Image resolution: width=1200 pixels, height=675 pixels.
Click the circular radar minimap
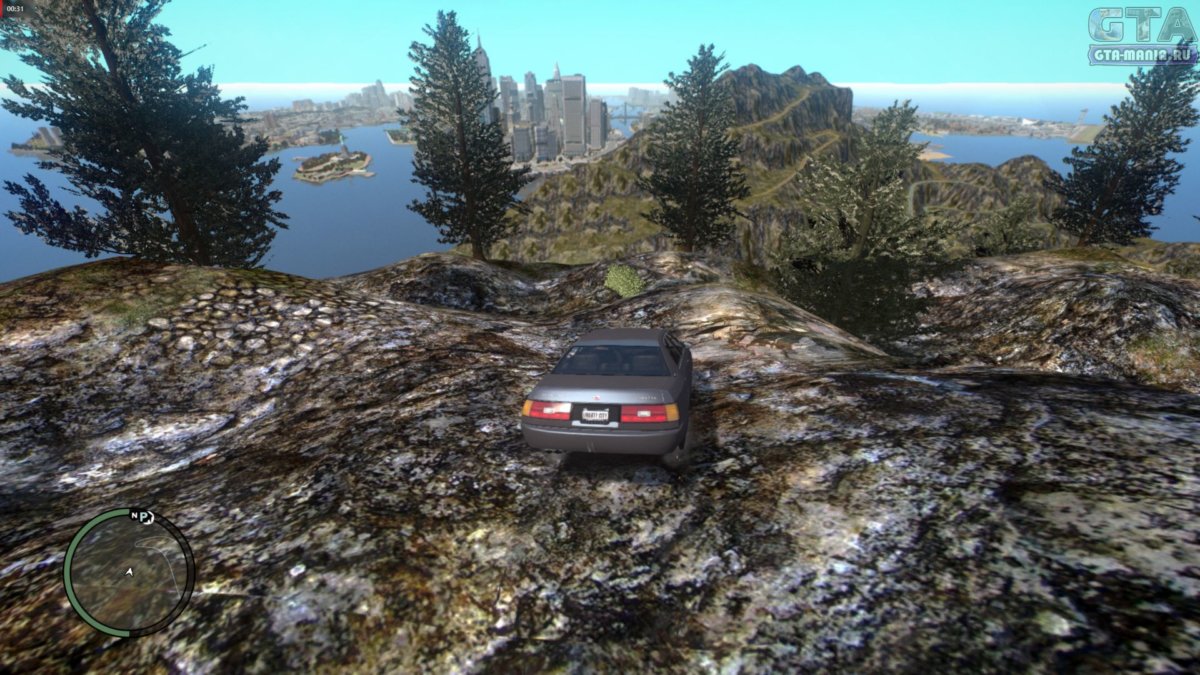129,573
